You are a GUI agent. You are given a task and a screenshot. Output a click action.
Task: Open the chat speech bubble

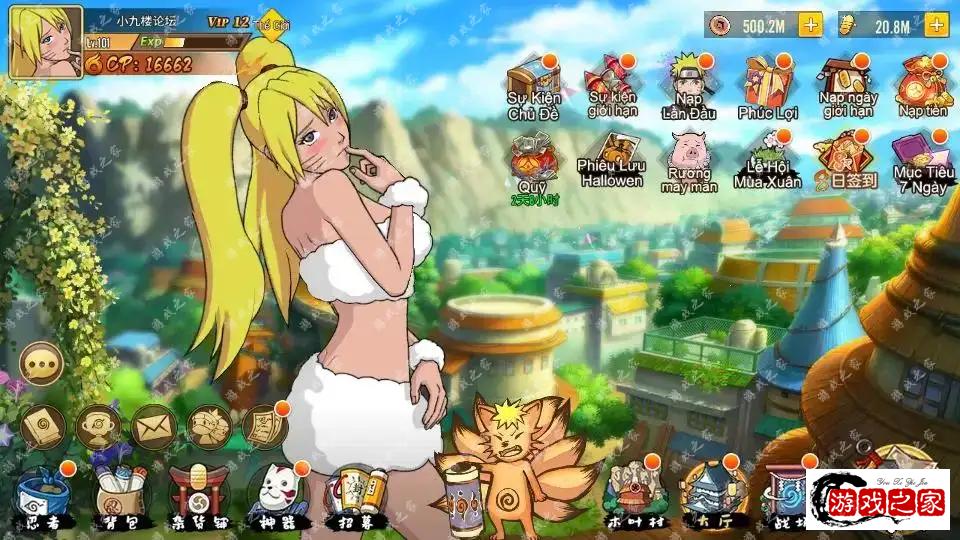tap(41, 364)
